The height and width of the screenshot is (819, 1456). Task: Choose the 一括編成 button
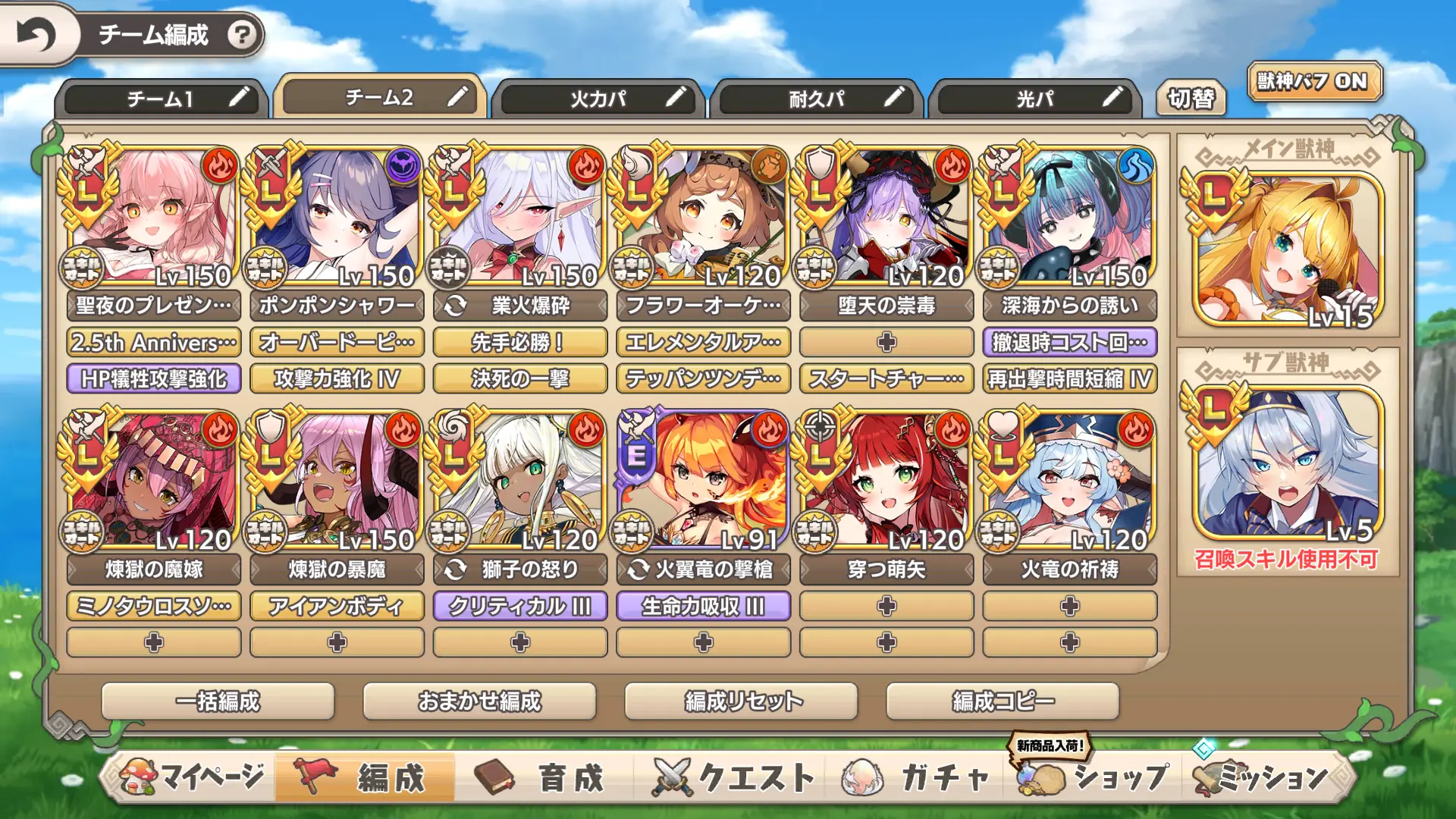point(218,701)
